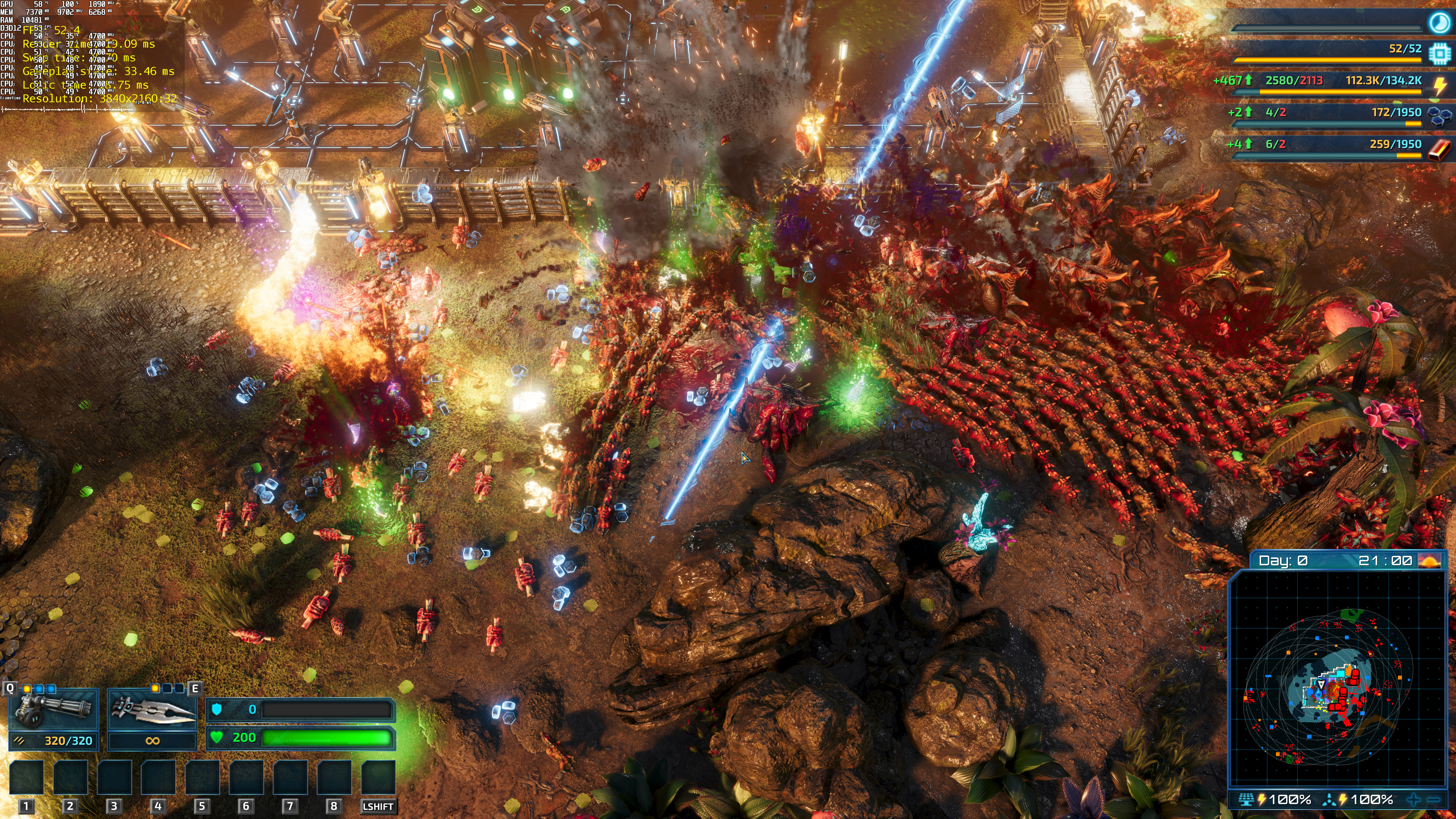The width and height of the screenshot is (1456, 819).
Task: Zoom in the minimap with plus button
Action: click(1414, 799)
